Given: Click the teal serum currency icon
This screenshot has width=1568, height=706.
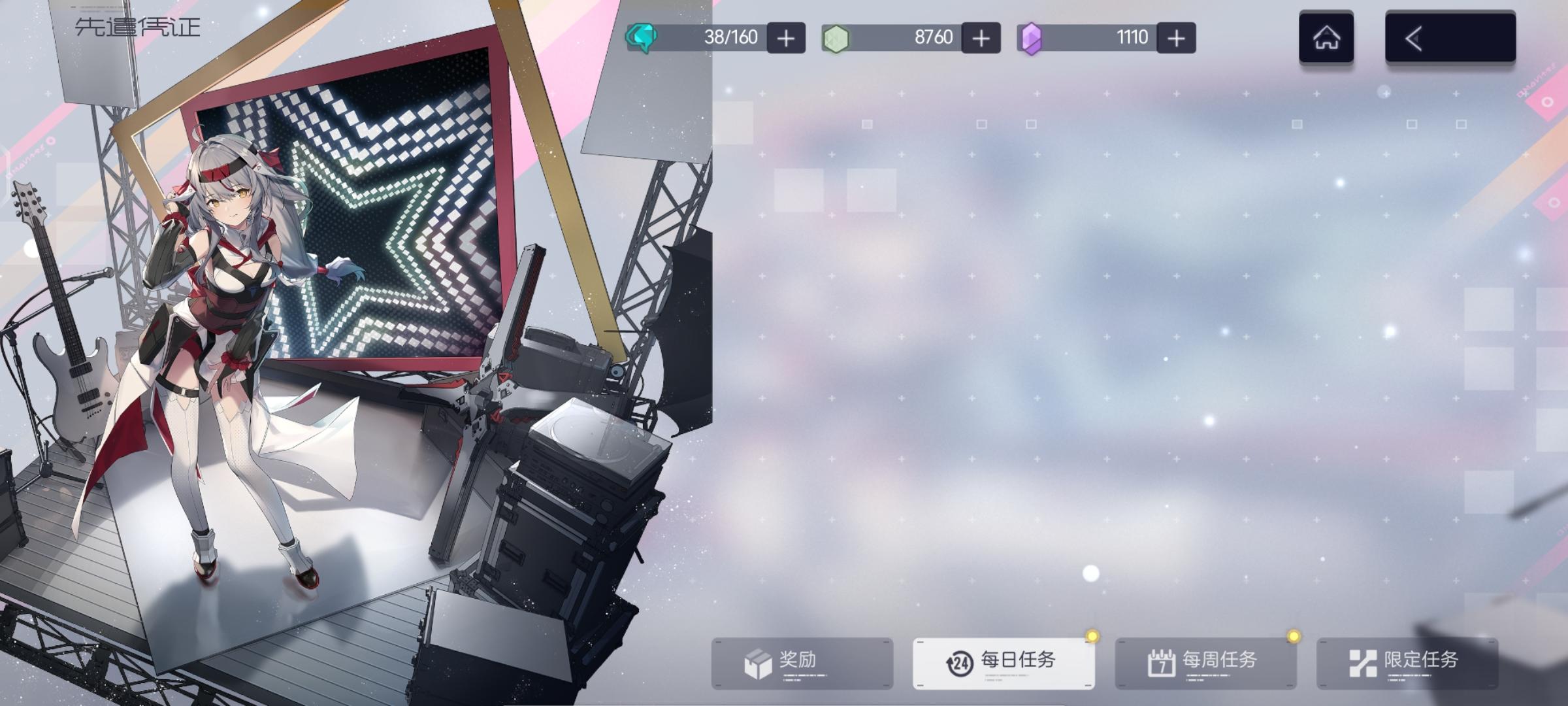Looking at the screenshot, I should tap(643, 37).
